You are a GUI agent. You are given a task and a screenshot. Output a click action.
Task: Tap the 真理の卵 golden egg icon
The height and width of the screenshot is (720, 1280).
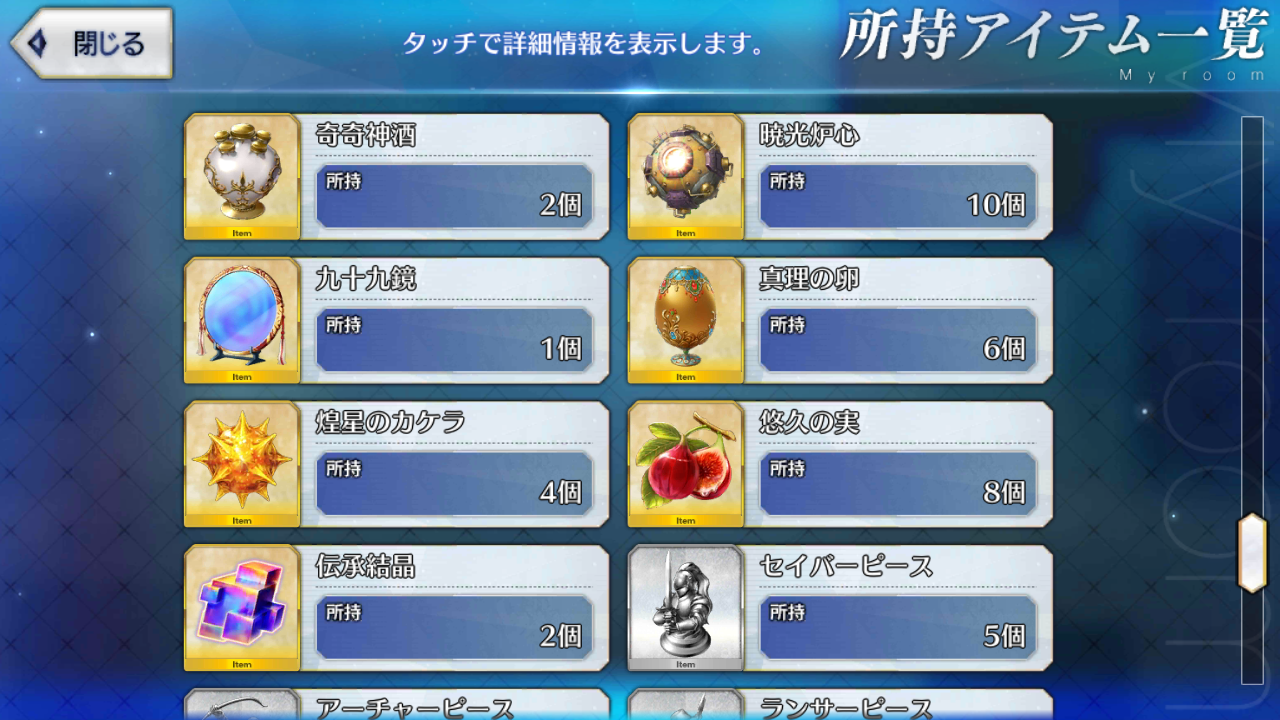coord(685,320)
